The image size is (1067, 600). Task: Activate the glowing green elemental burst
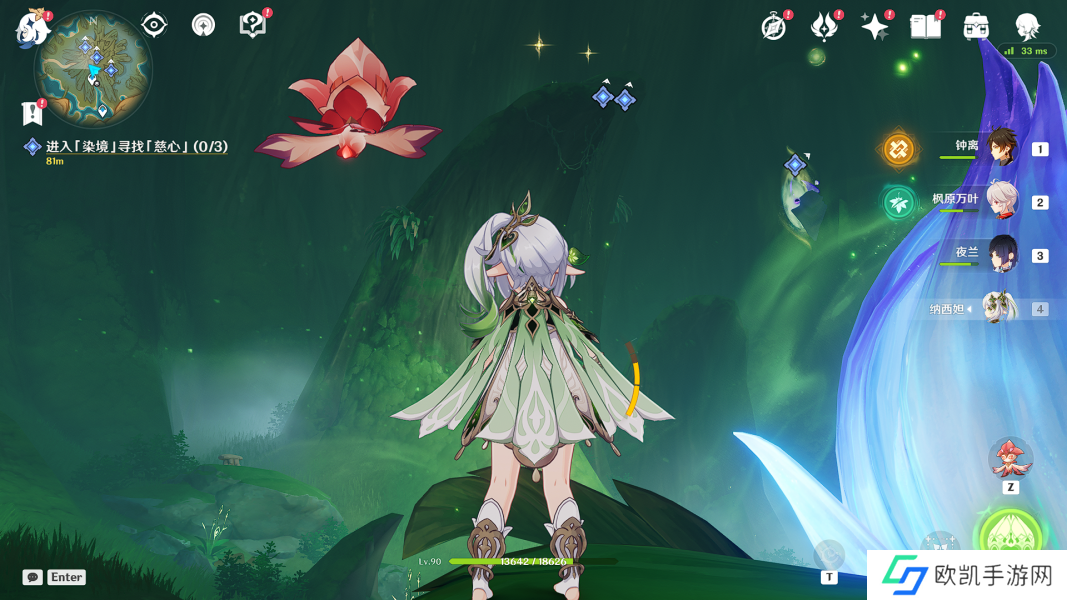click(x=1009, y=536)
